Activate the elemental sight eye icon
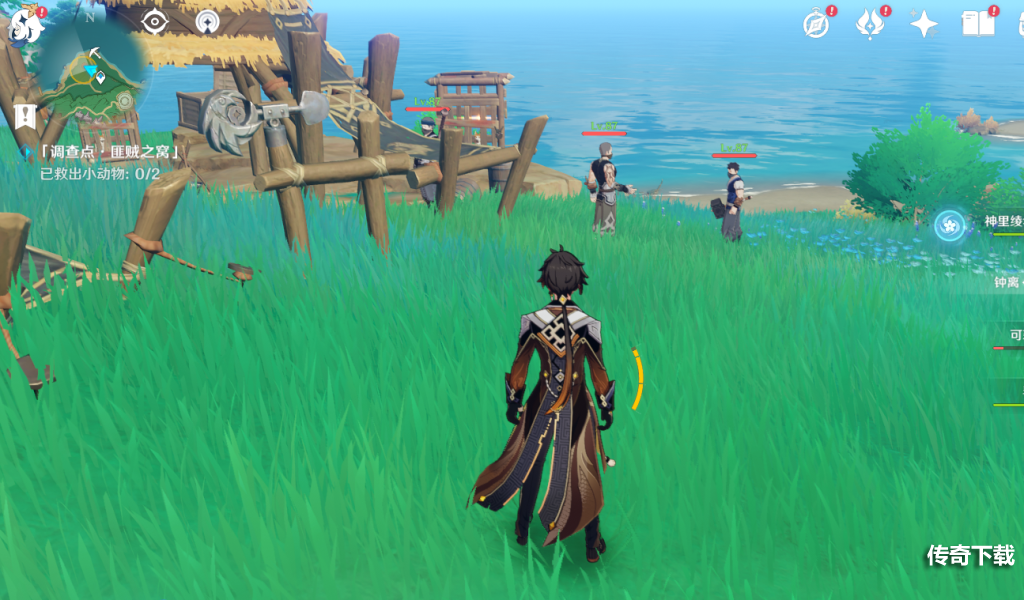This screenshot has width=1024, height=600. pyautogui.click(x=155, y=22)
